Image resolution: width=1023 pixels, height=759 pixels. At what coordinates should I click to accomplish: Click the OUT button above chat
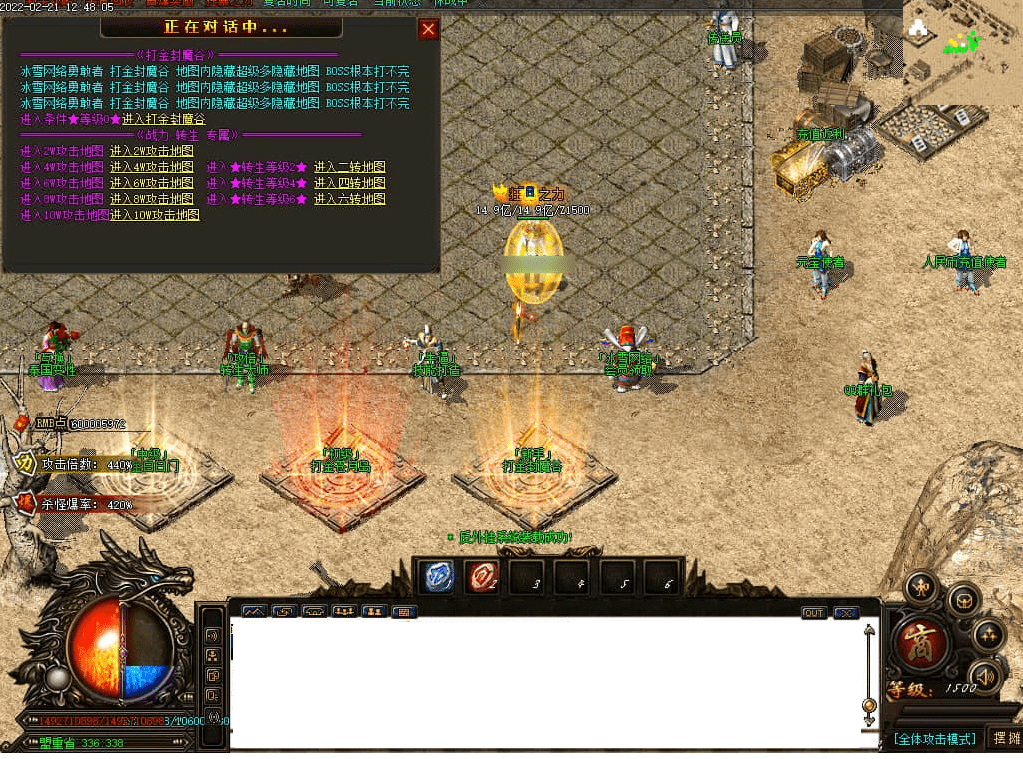click(813, 612)
